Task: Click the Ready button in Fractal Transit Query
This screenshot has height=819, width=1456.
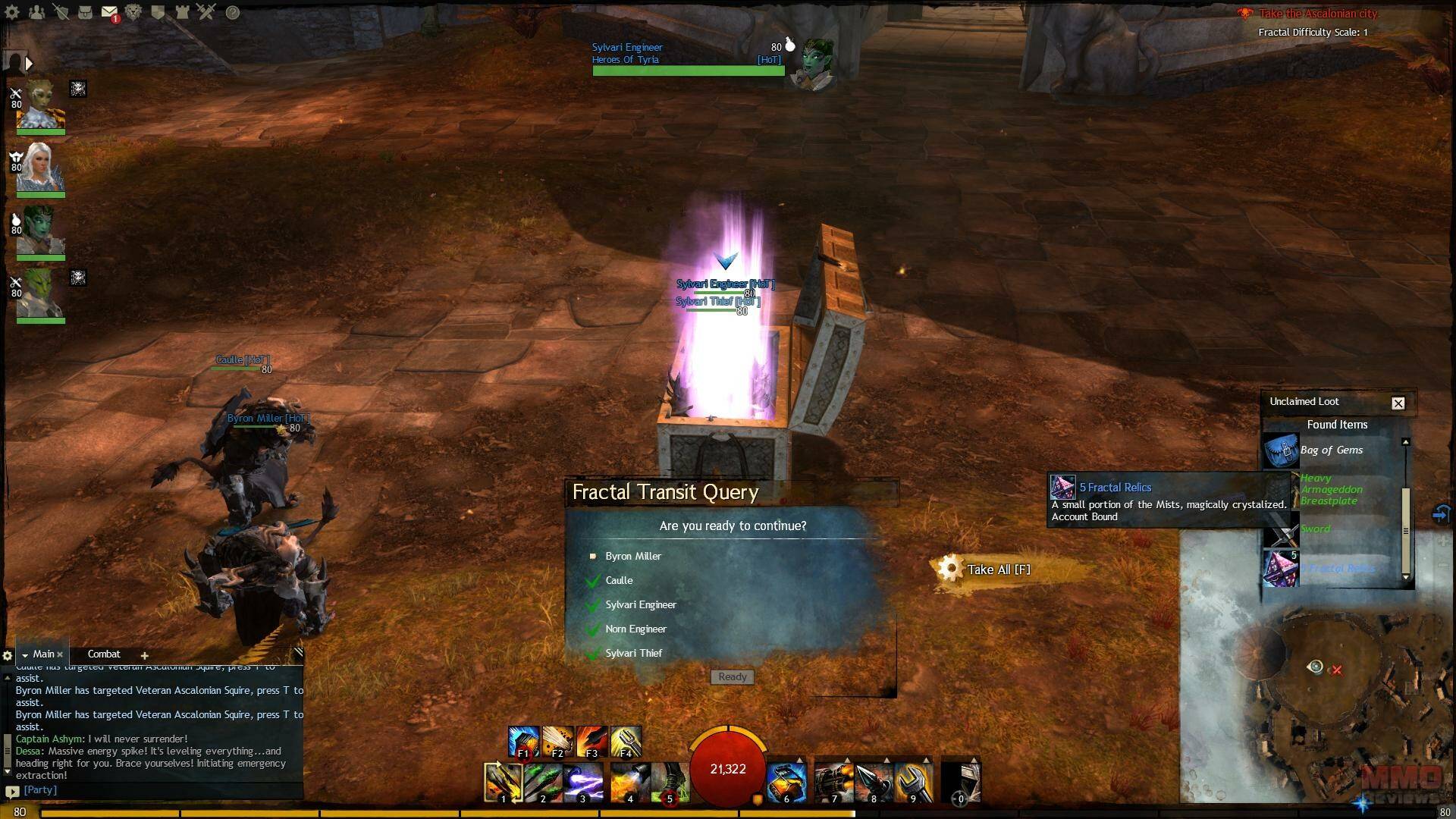Action: coord(732,676)
